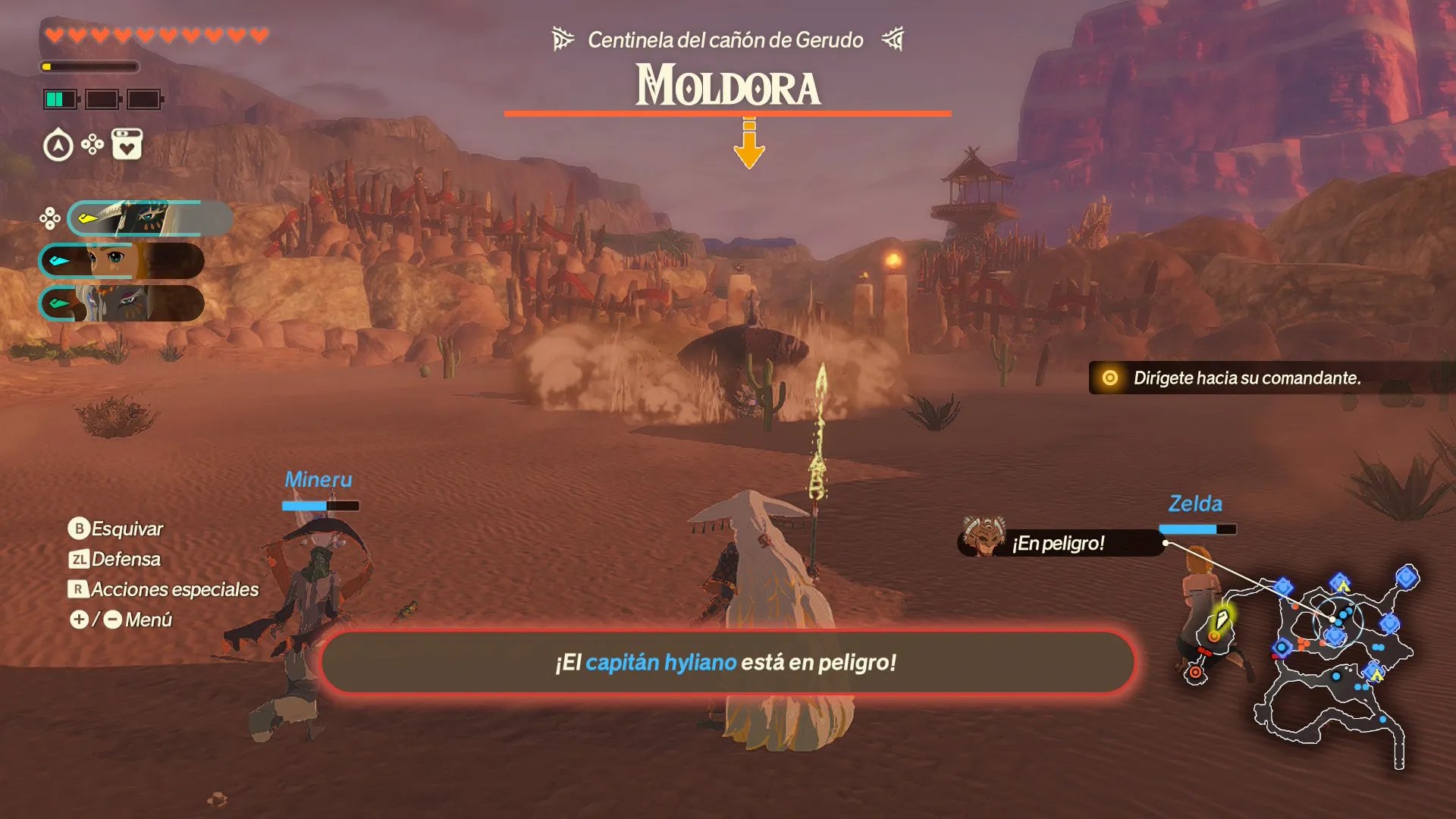1456x819 pixels.
Task: Click the '¡En peligro!' captain alert
Action: point(1059,543)
